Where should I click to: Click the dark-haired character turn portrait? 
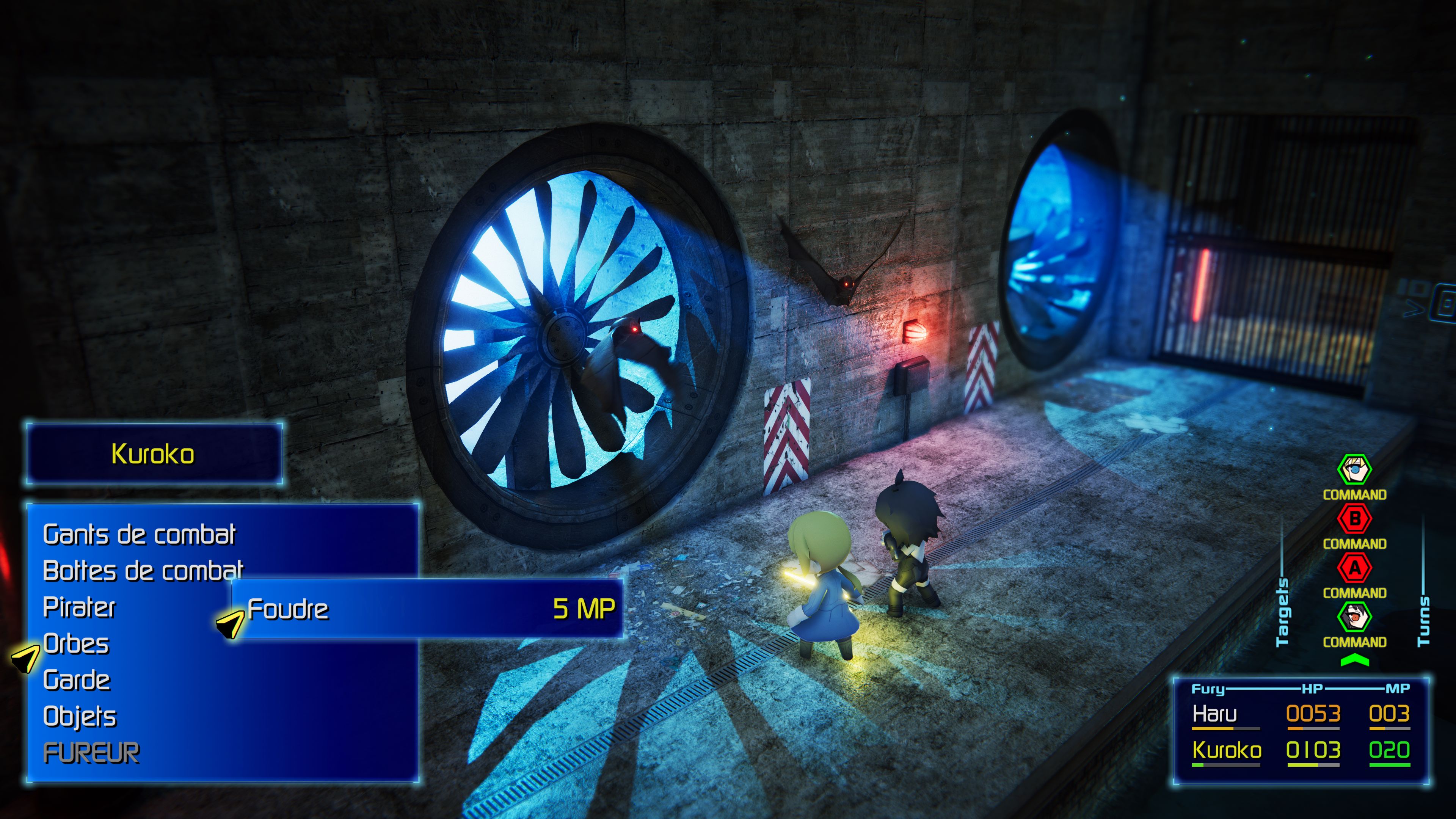1354,617
